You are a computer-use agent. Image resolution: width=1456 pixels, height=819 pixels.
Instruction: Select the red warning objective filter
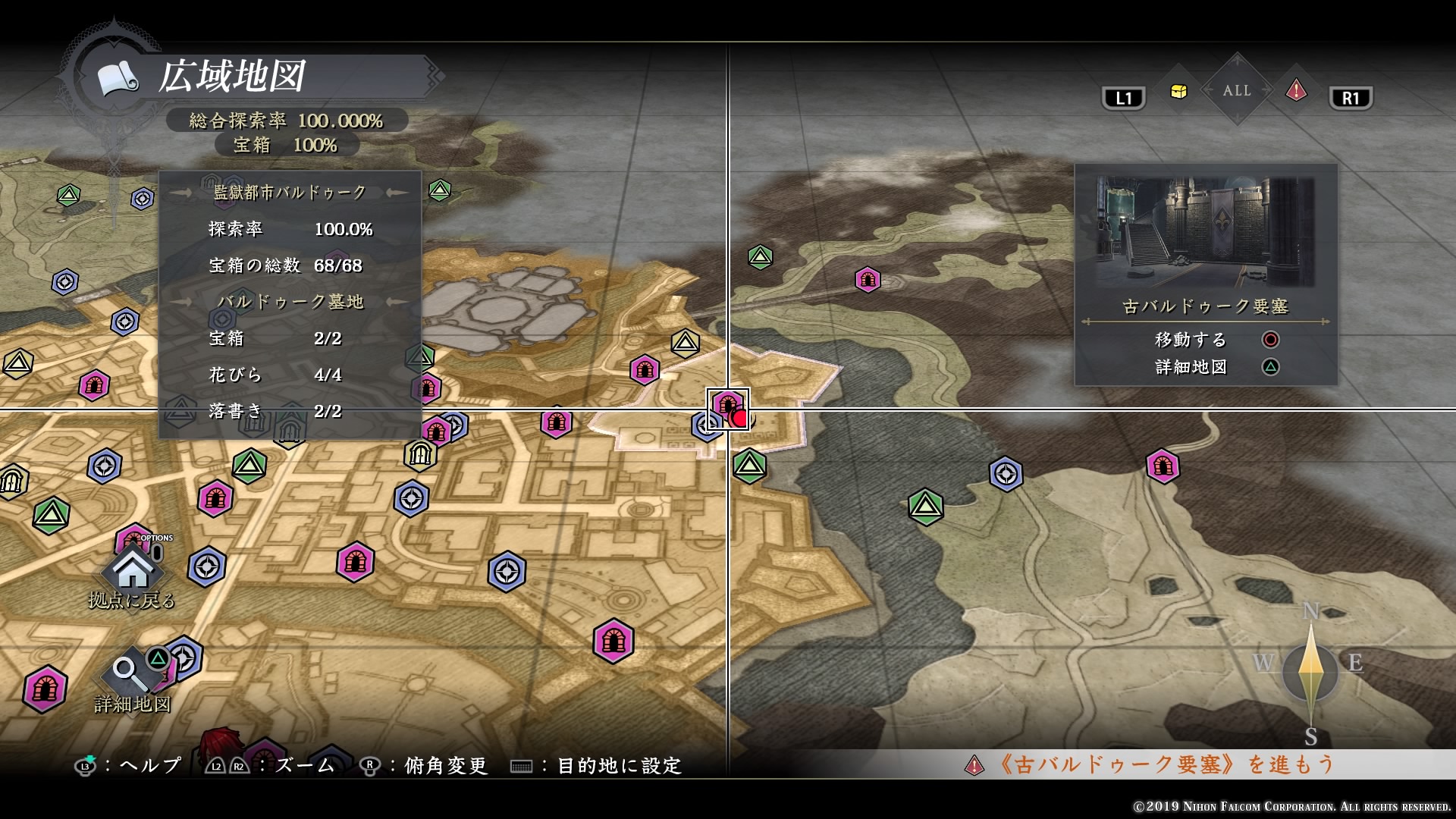[x=1296, y=92]
